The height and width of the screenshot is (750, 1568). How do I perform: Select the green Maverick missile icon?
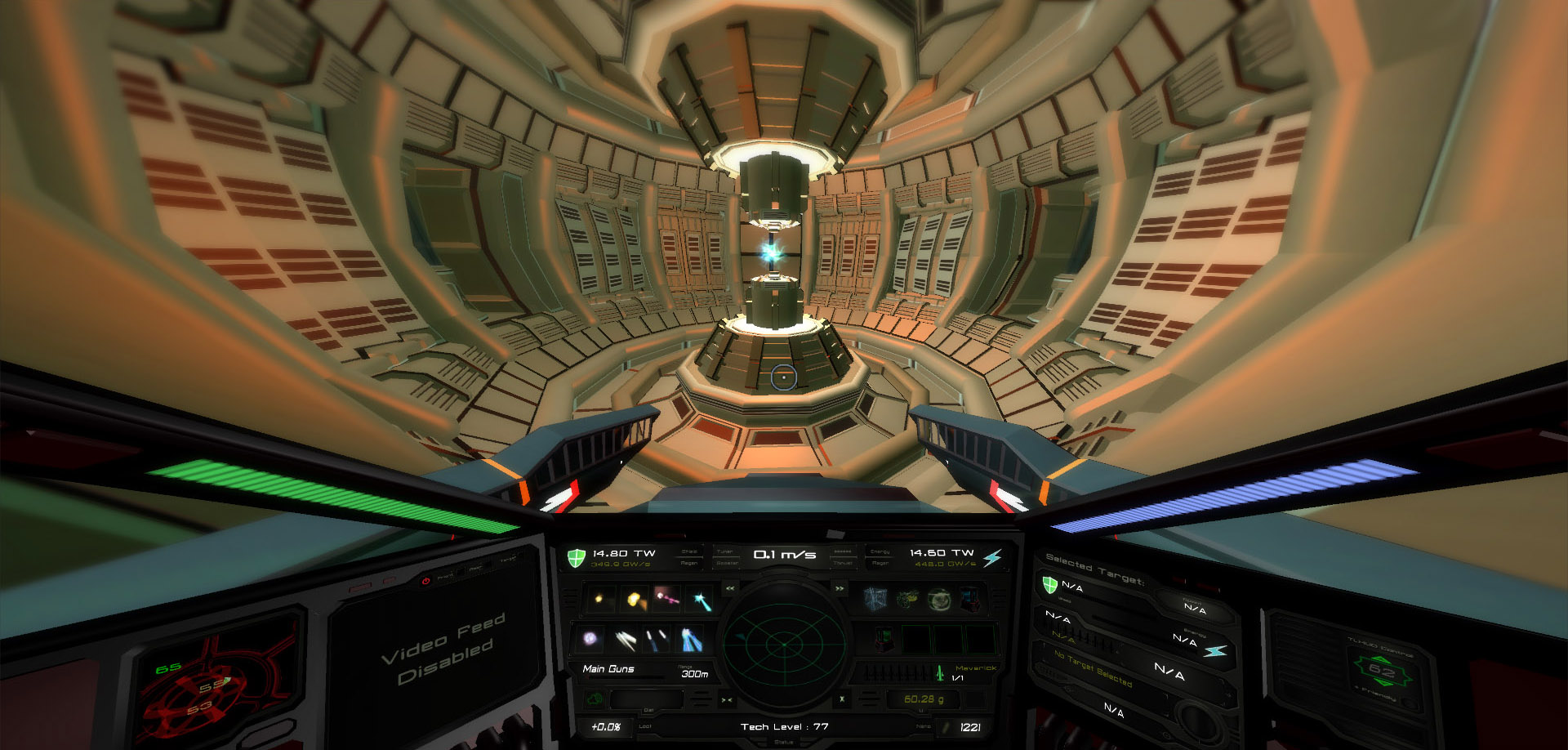[940, 672]
